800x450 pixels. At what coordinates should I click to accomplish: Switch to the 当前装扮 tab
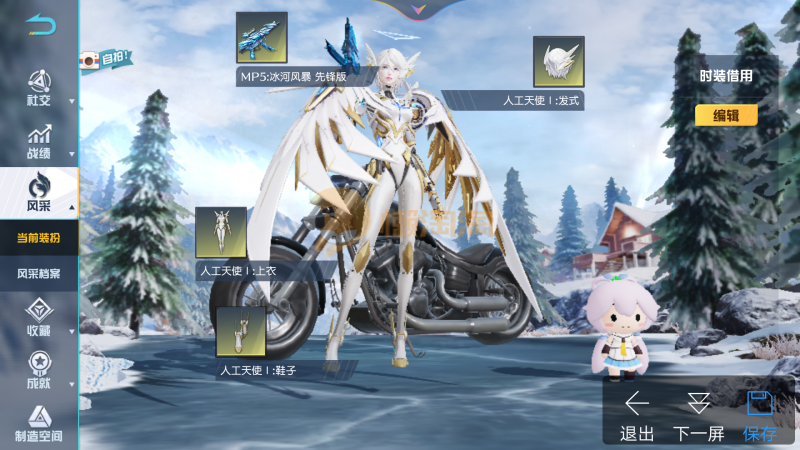click(x=39, y=239)
